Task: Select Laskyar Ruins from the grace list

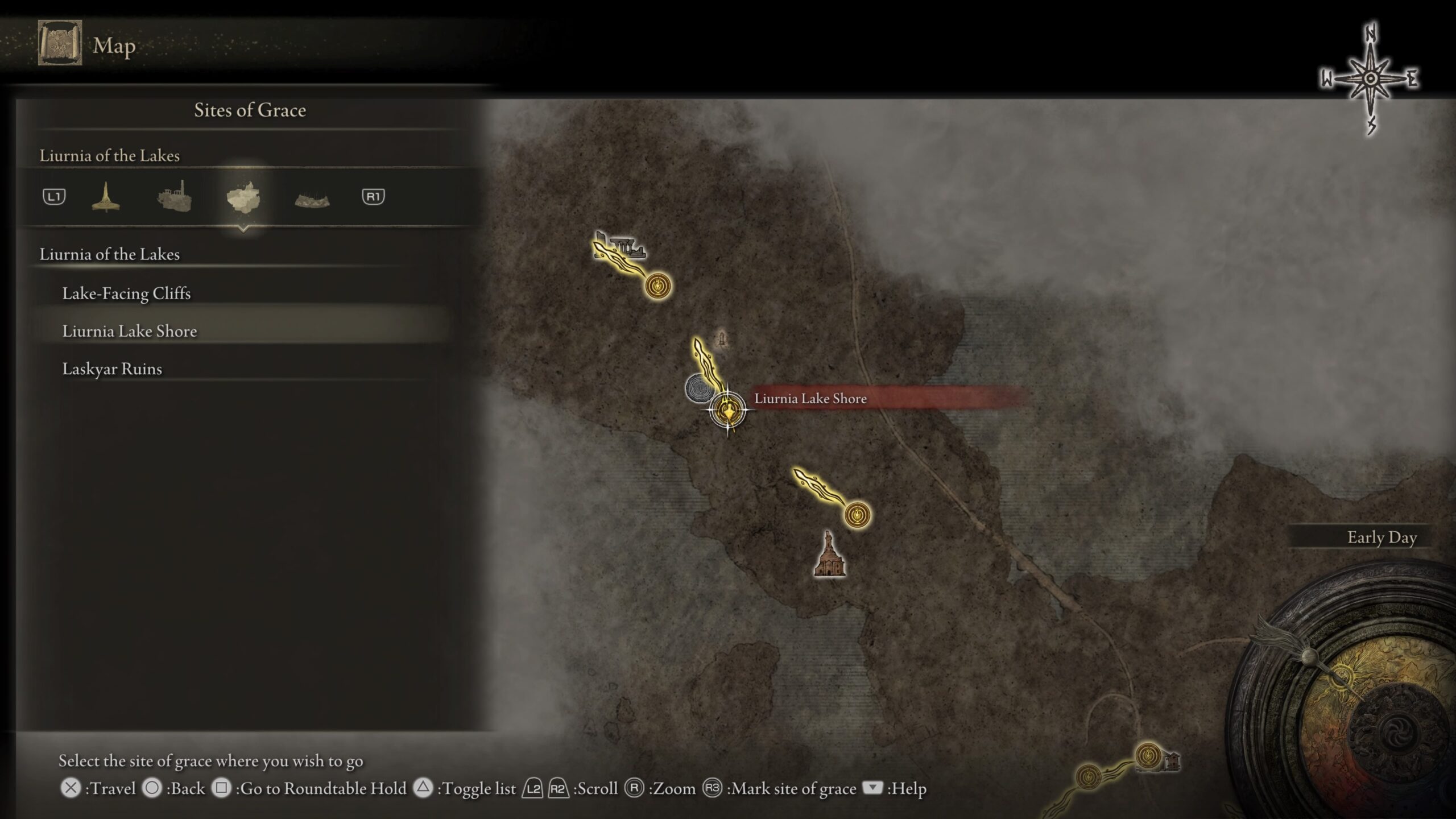Action: click(113, 369)
